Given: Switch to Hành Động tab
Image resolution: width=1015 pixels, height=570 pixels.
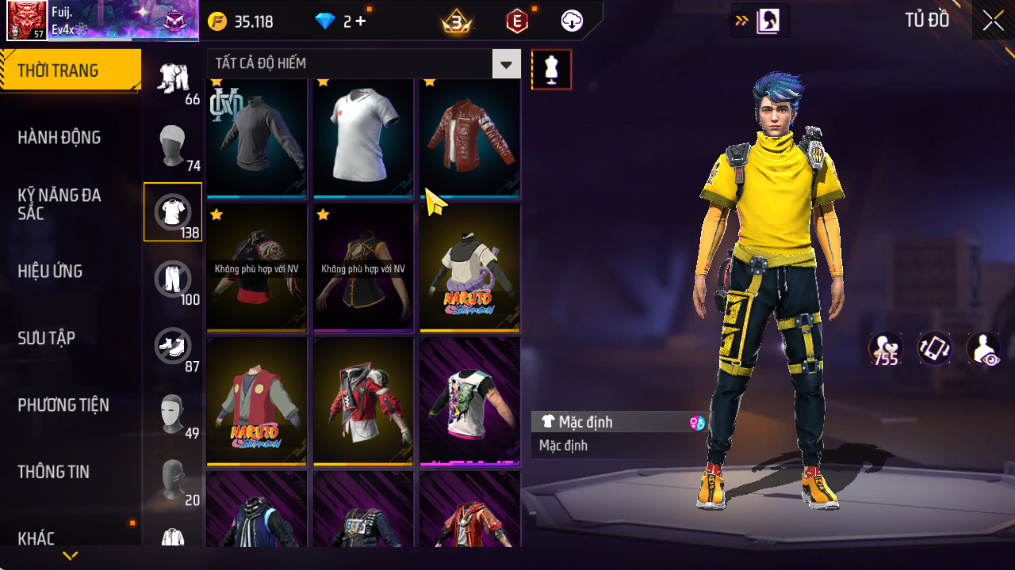Looking at the screenshot, I should [60, 138].
